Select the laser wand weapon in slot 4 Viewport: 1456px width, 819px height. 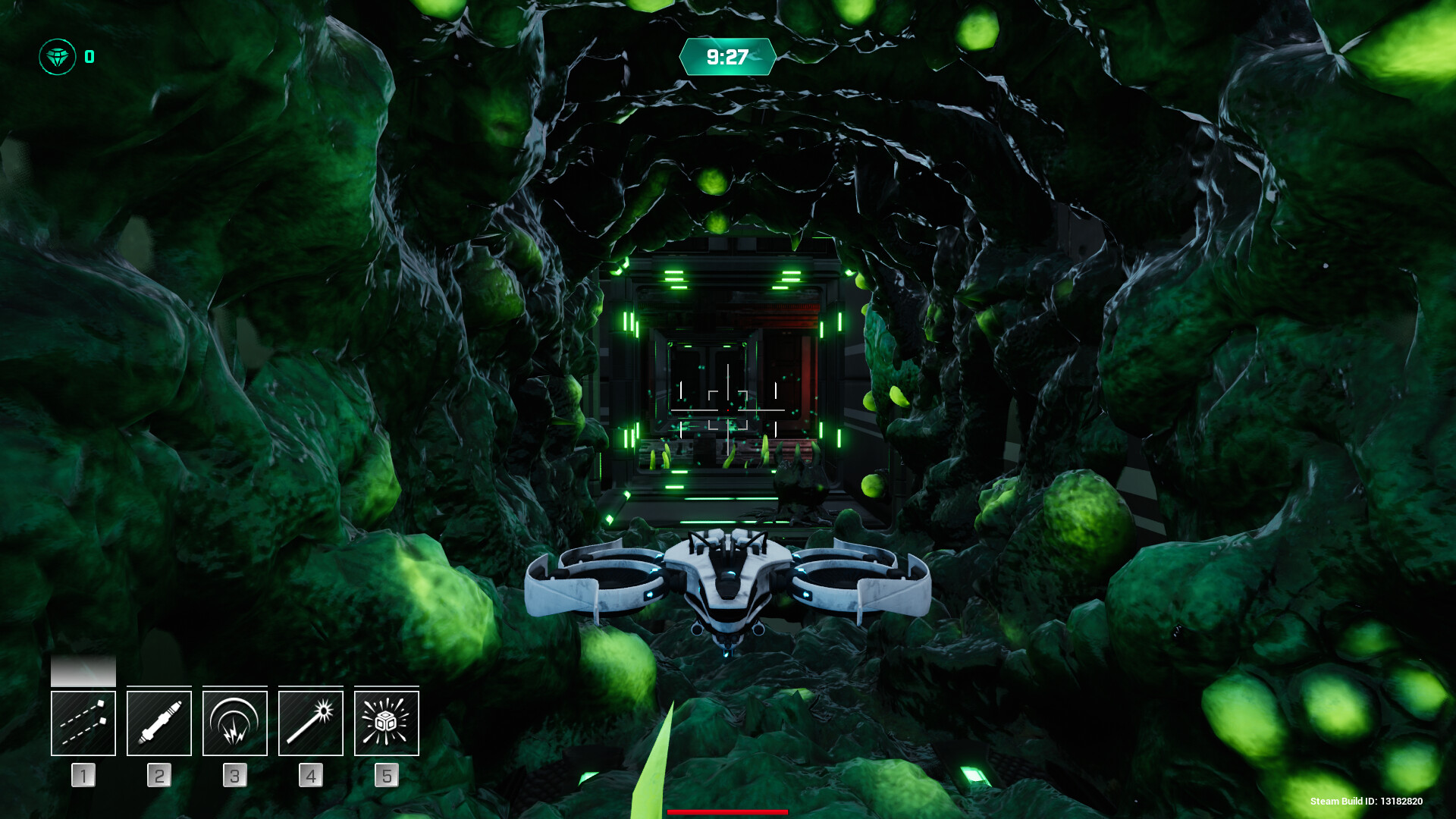(310, 722)
